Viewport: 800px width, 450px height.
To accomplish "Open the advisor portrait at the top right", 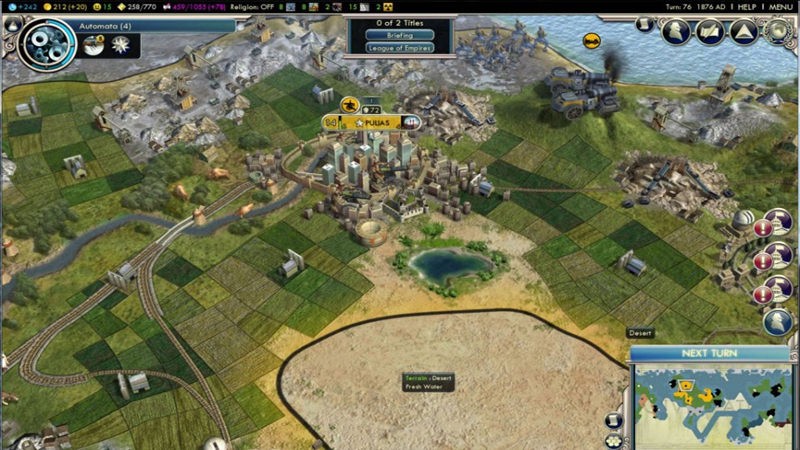I will point(674,32).
